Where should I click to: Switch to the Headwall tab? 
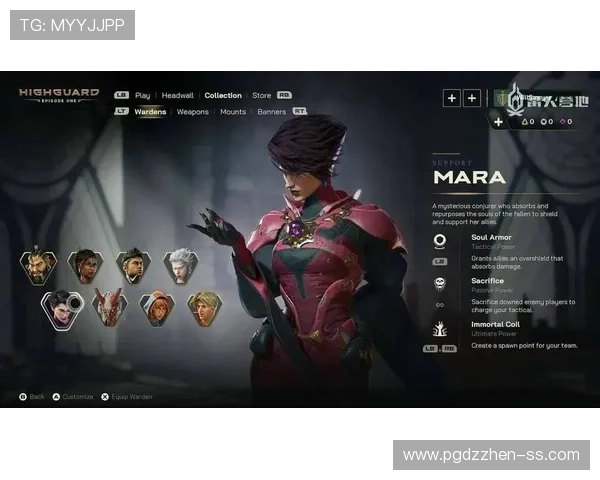178,96
